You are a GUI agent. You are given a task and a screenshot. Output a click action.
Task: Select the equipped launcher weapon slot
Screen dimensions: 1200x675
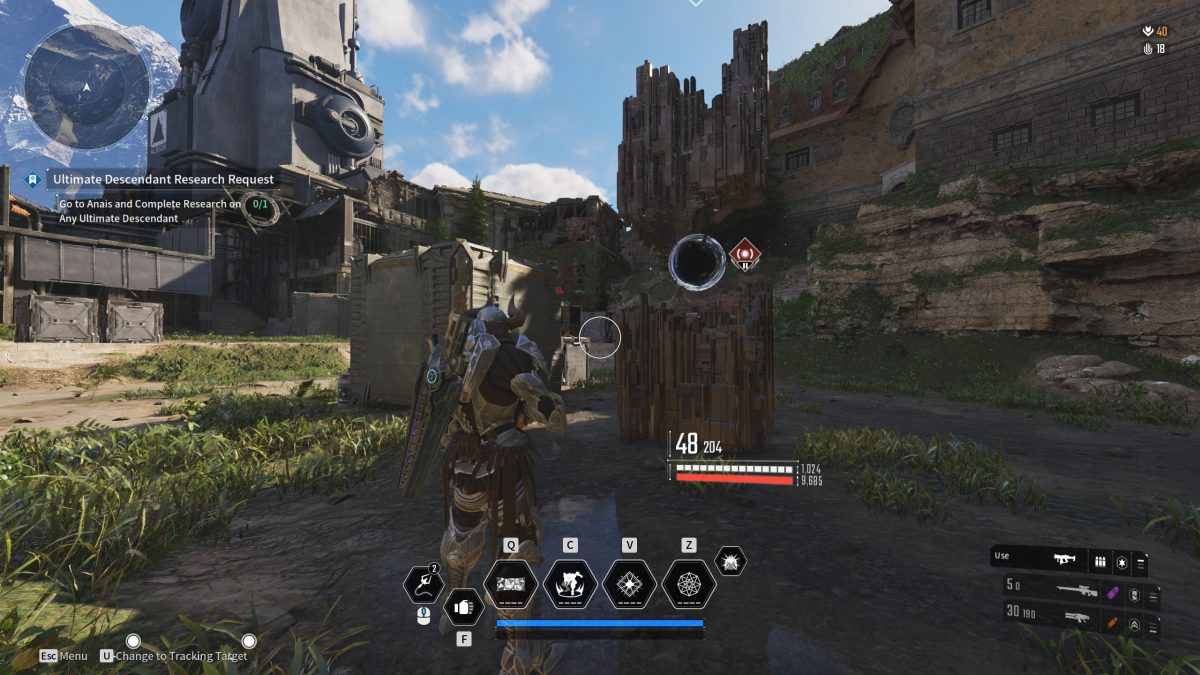[1063, 560]
